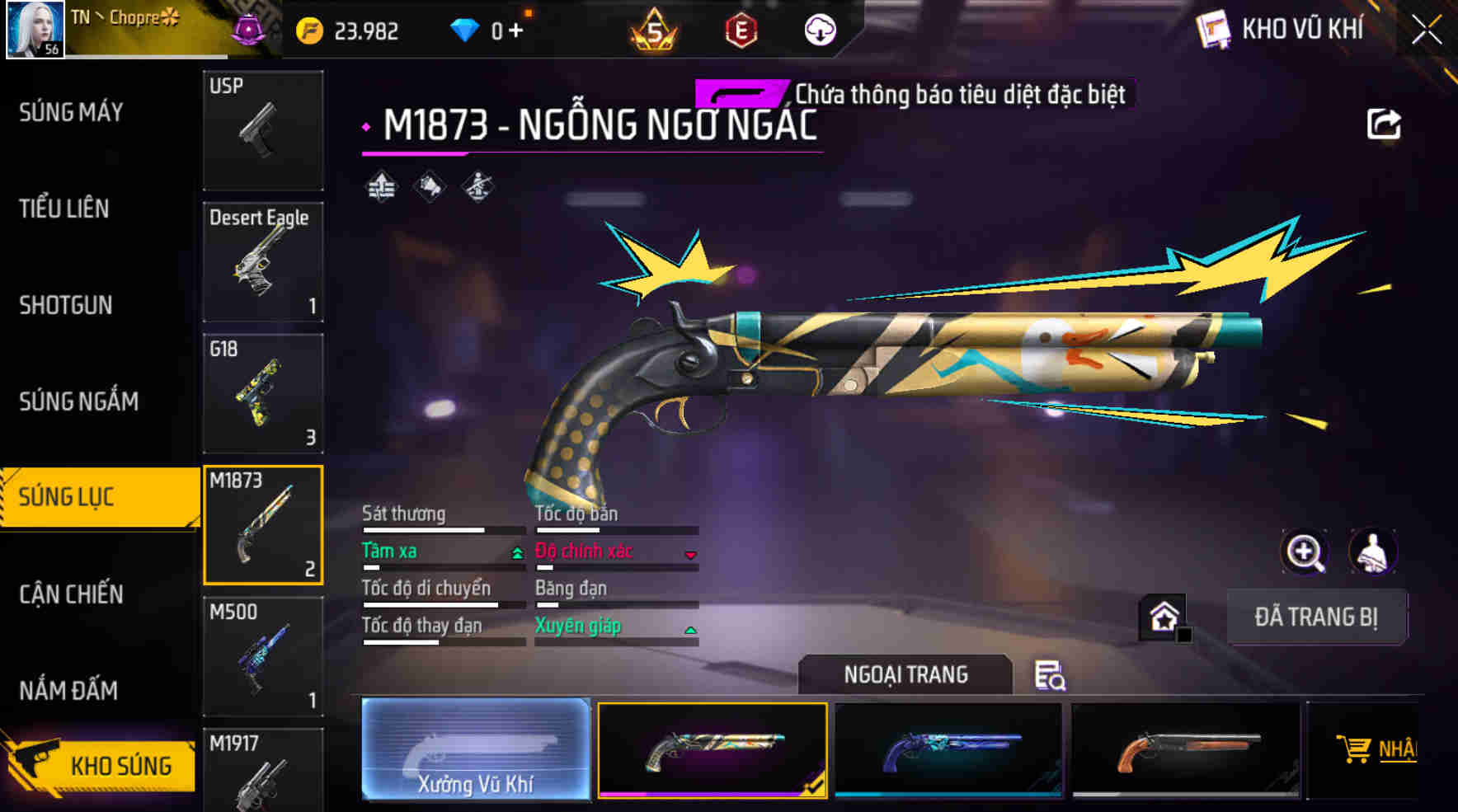This screenshot has width=1458, height=812.
Task: Switch to the Ngoại Trang tab
Action: click(904, 674)
